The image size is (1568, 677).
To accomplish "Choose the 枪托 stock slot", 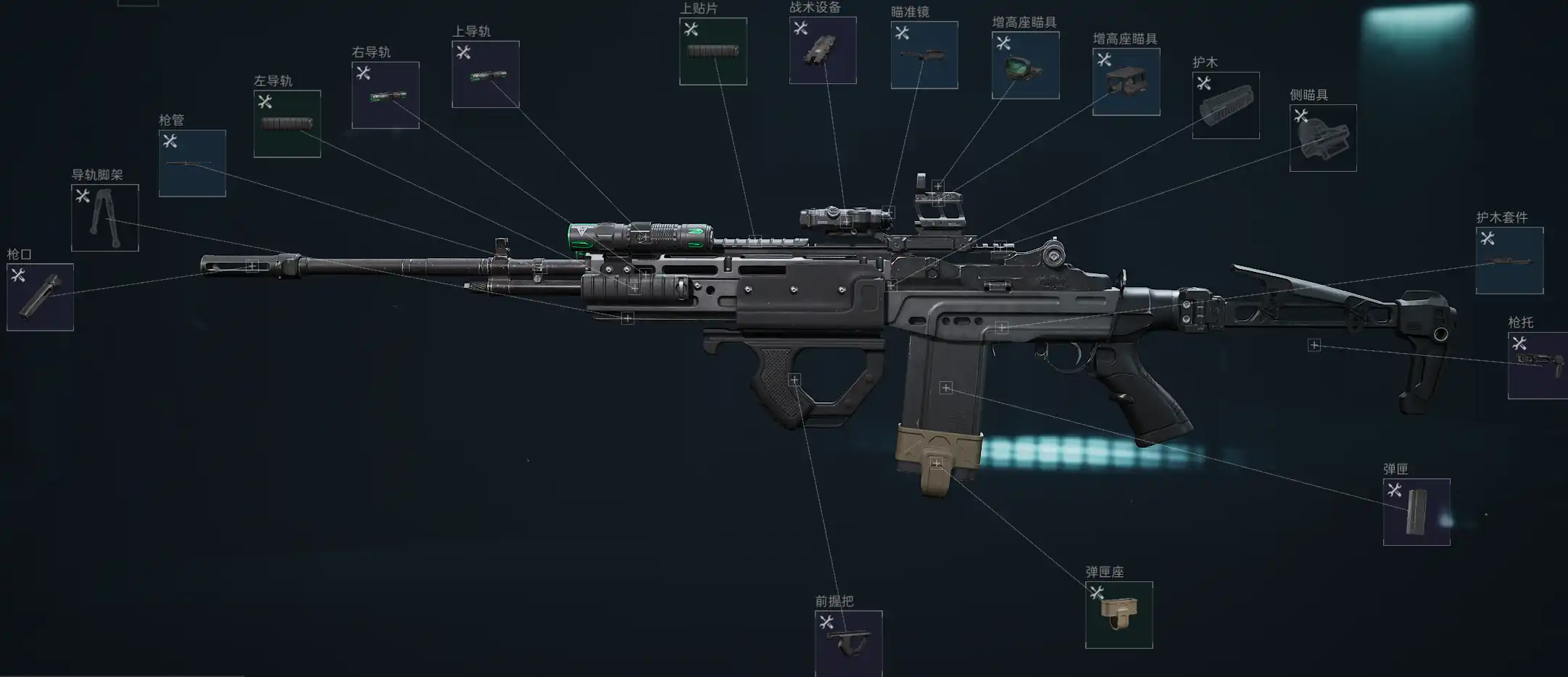I will (1538, 365).
